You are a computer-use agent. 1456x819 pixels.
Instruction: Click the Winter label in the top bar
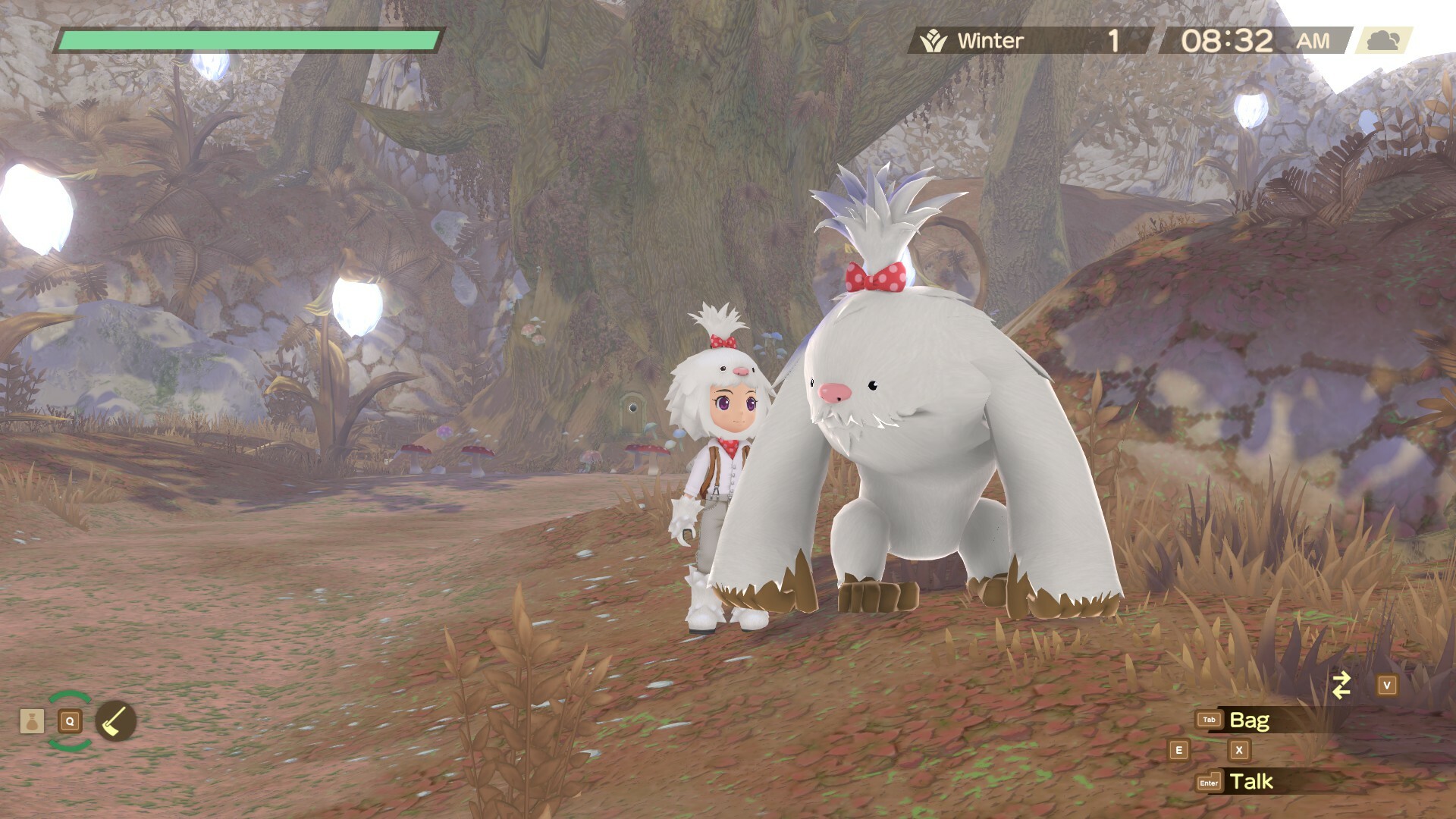[992, 40]
